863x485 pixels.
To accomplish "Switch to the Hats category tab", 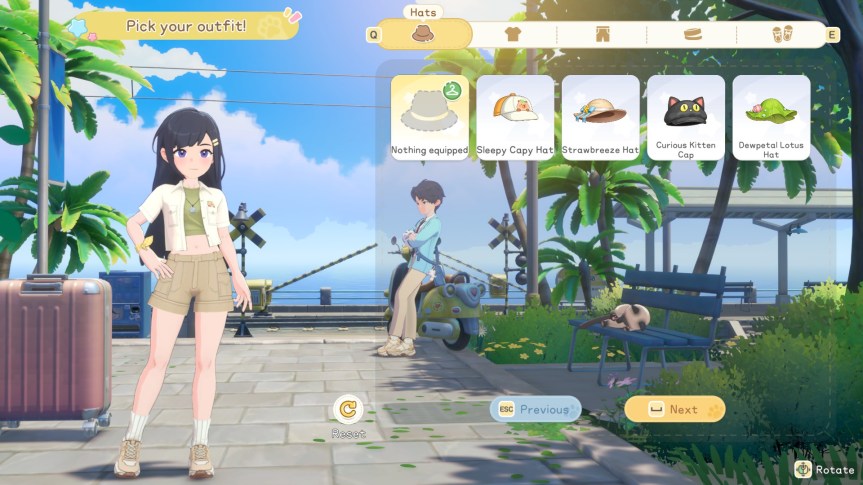I will pos(423,34).
